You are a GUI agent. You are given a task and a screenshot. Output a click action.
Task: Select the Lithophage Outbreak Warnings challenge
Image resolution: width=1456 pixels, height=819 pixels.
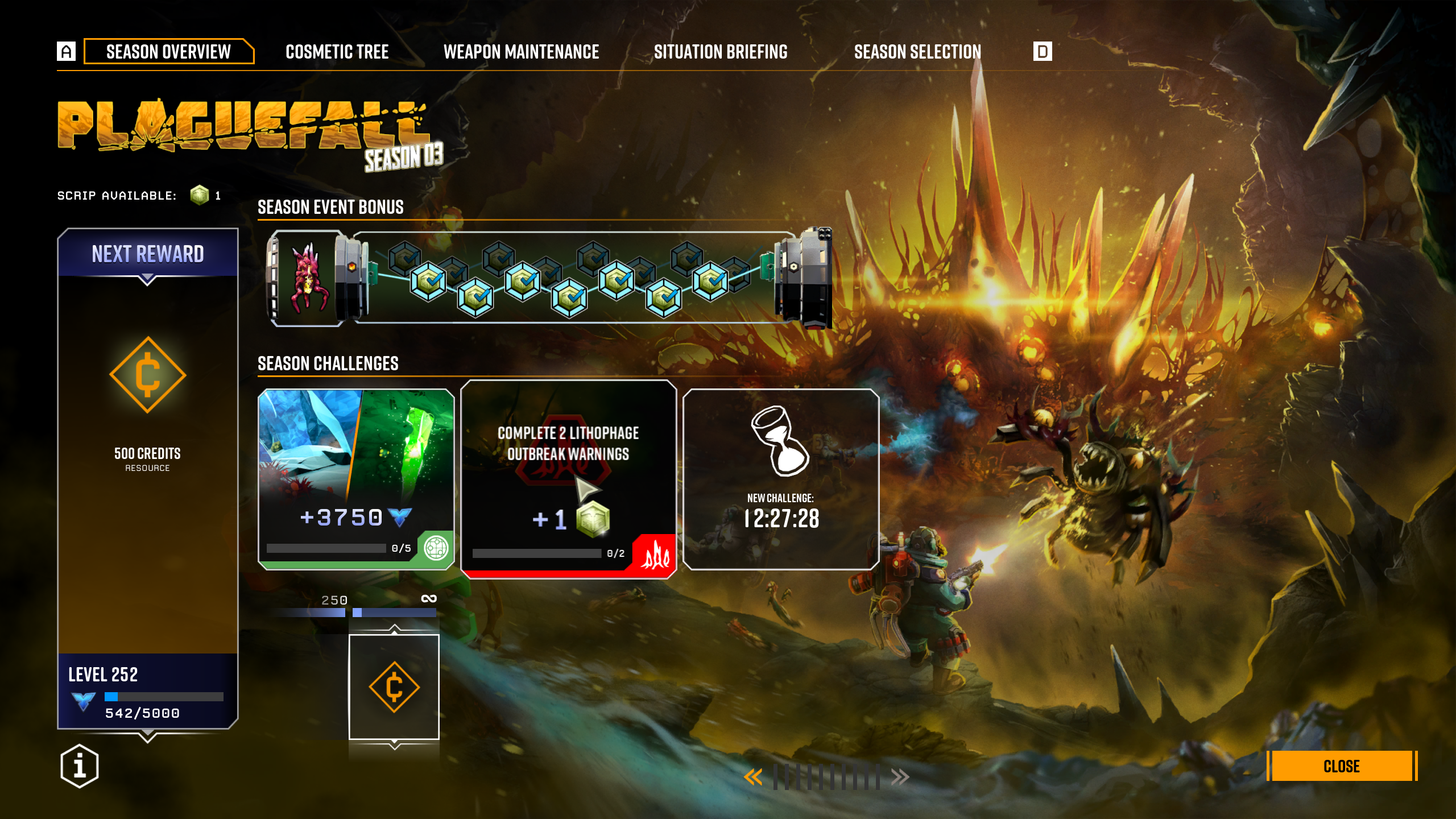(568, 479)
